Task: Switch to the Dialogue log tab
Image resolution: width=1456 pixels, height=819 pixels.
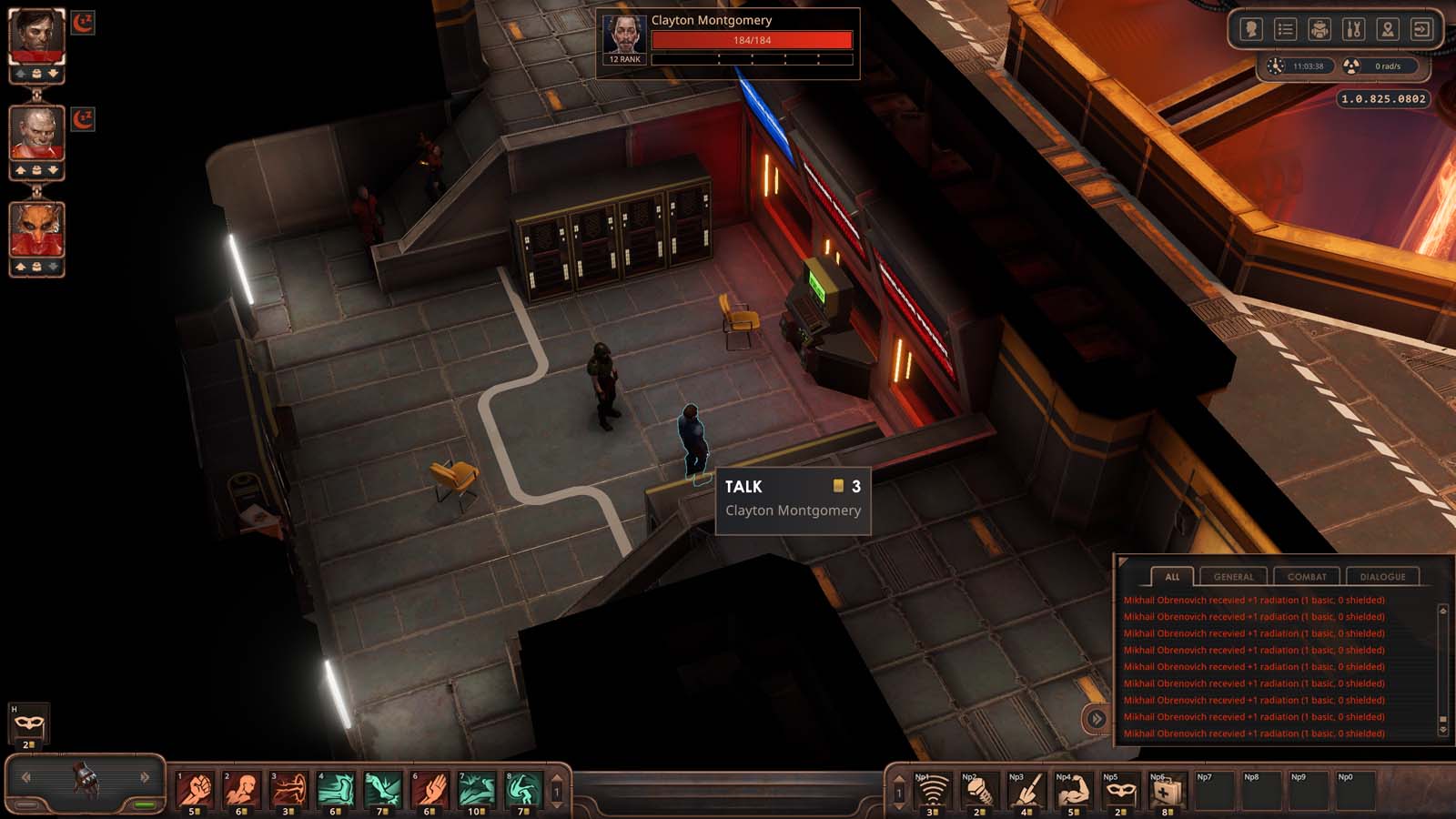Action: point(1382,577)
